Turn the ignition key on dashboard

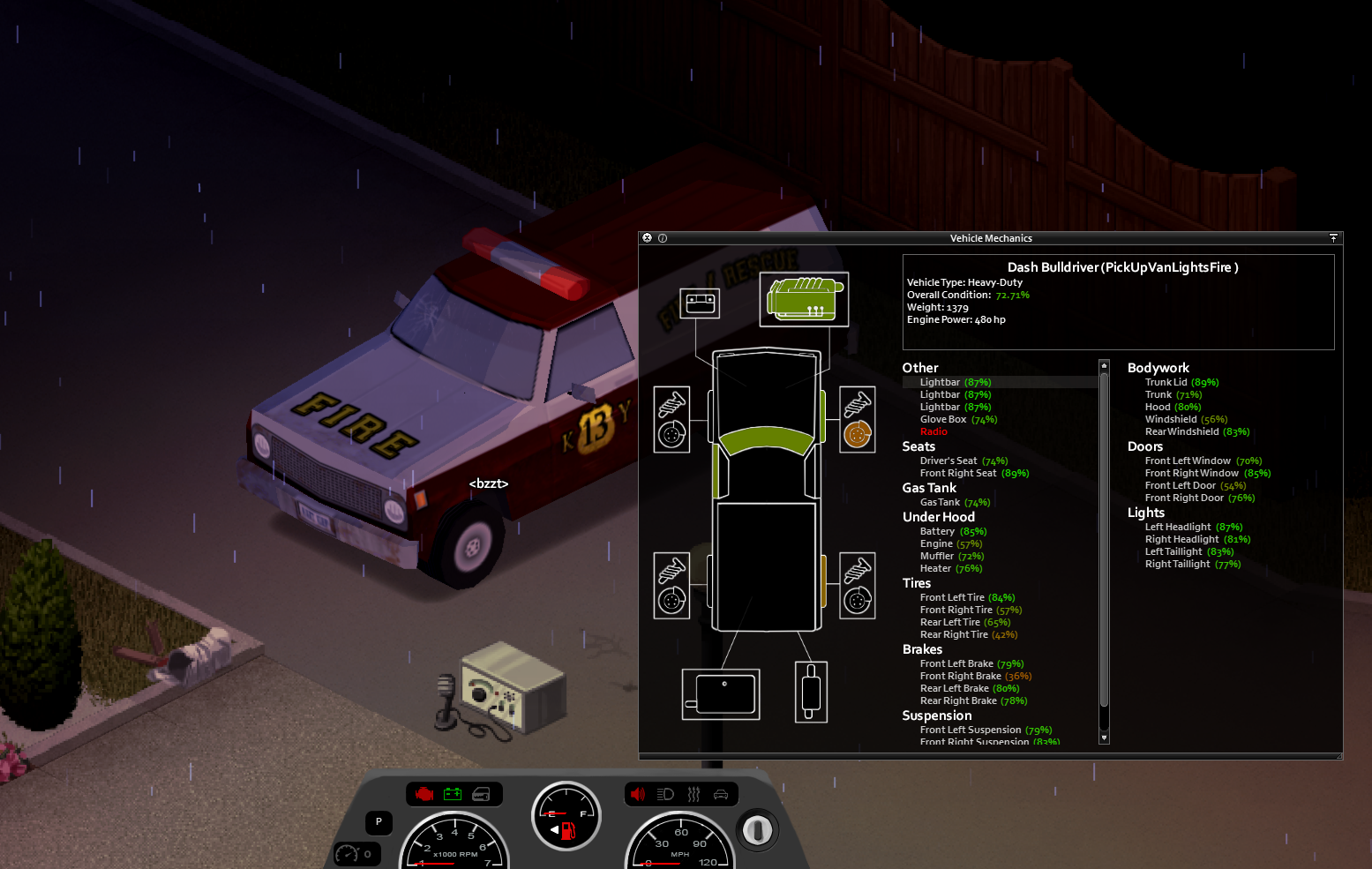tap(757, 829)
